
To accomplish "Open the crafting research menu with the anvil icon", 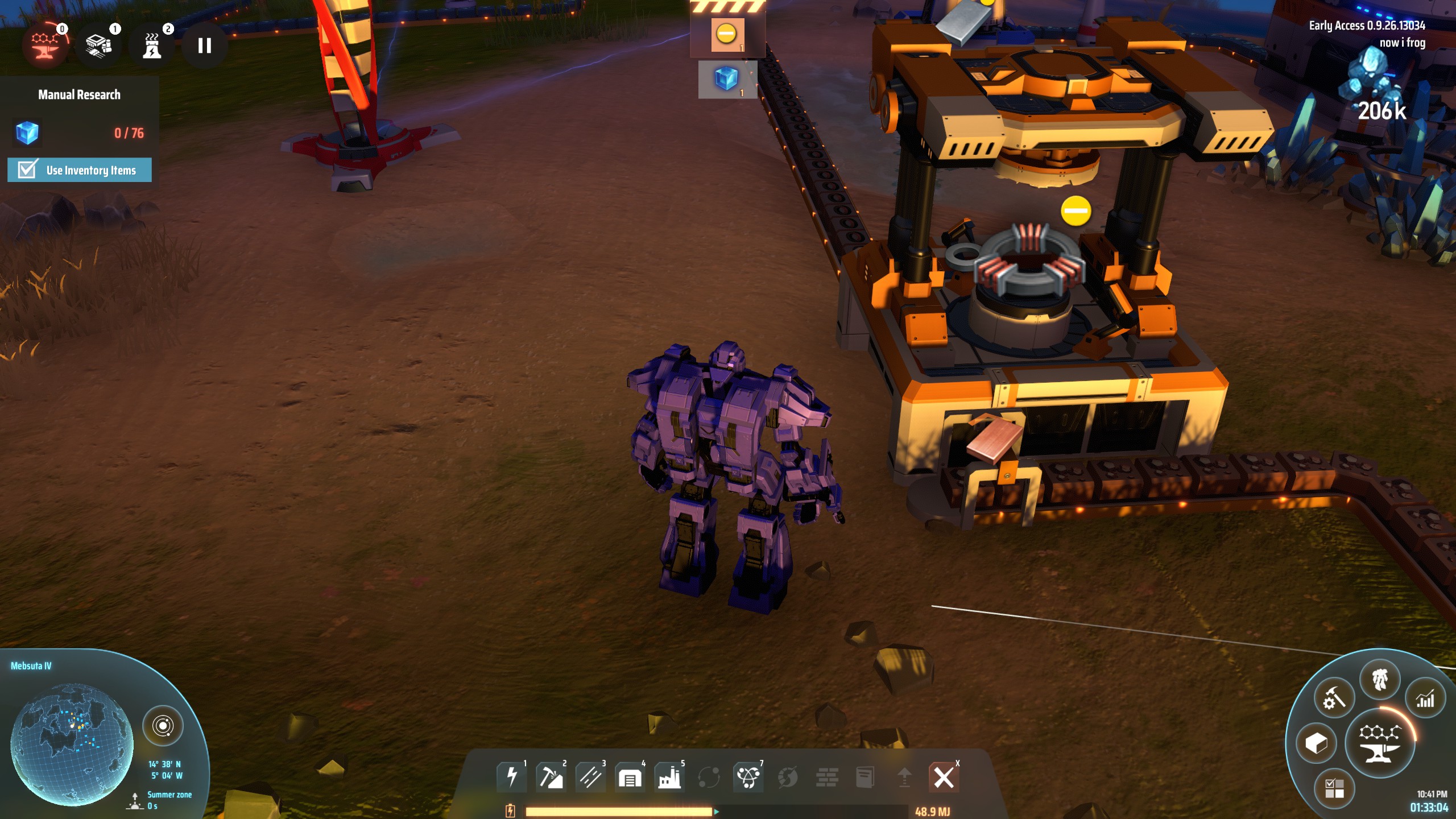I will (1380, 744).
